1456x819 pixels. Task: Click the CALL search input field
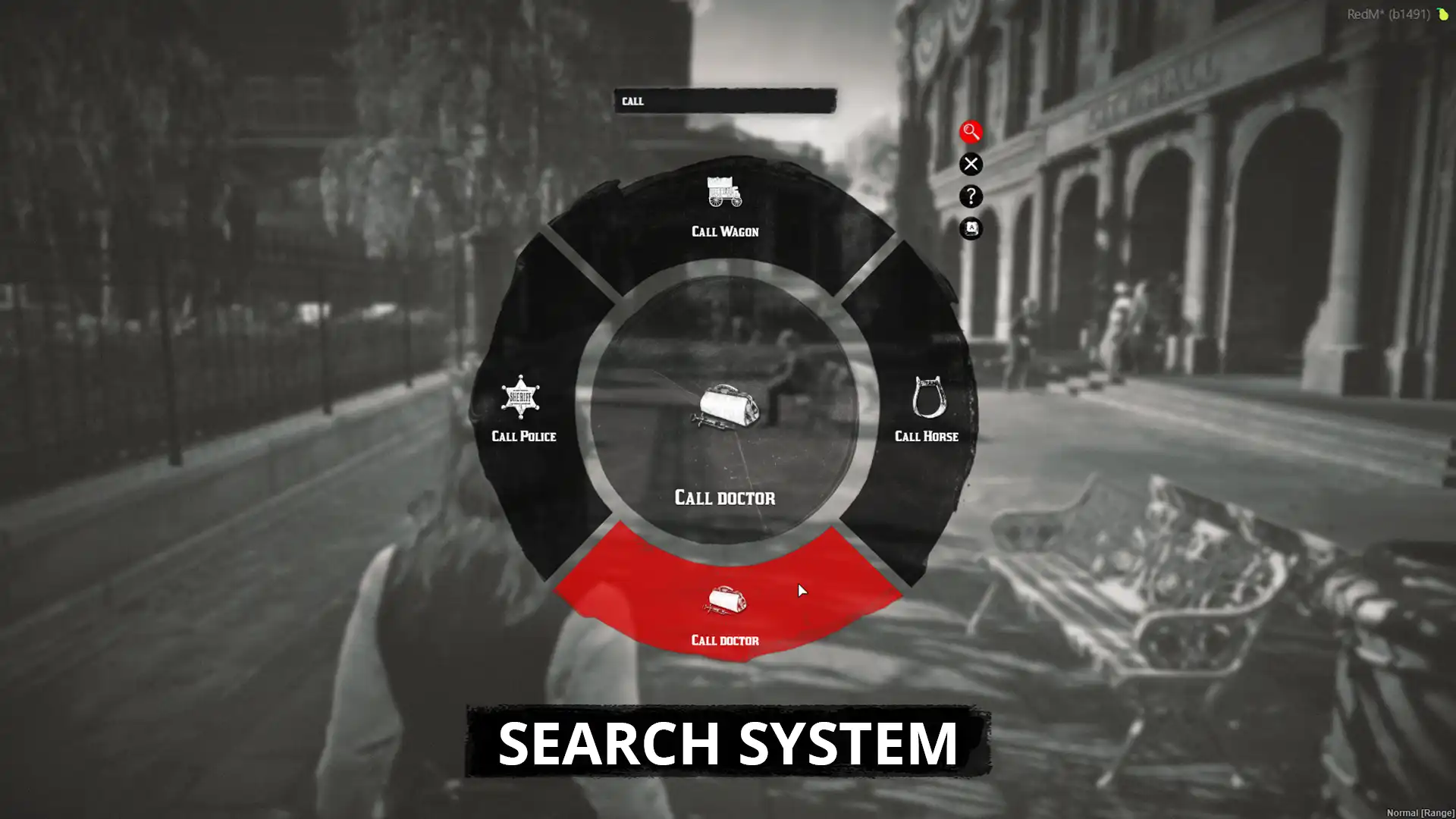click(x=724, y=100)
